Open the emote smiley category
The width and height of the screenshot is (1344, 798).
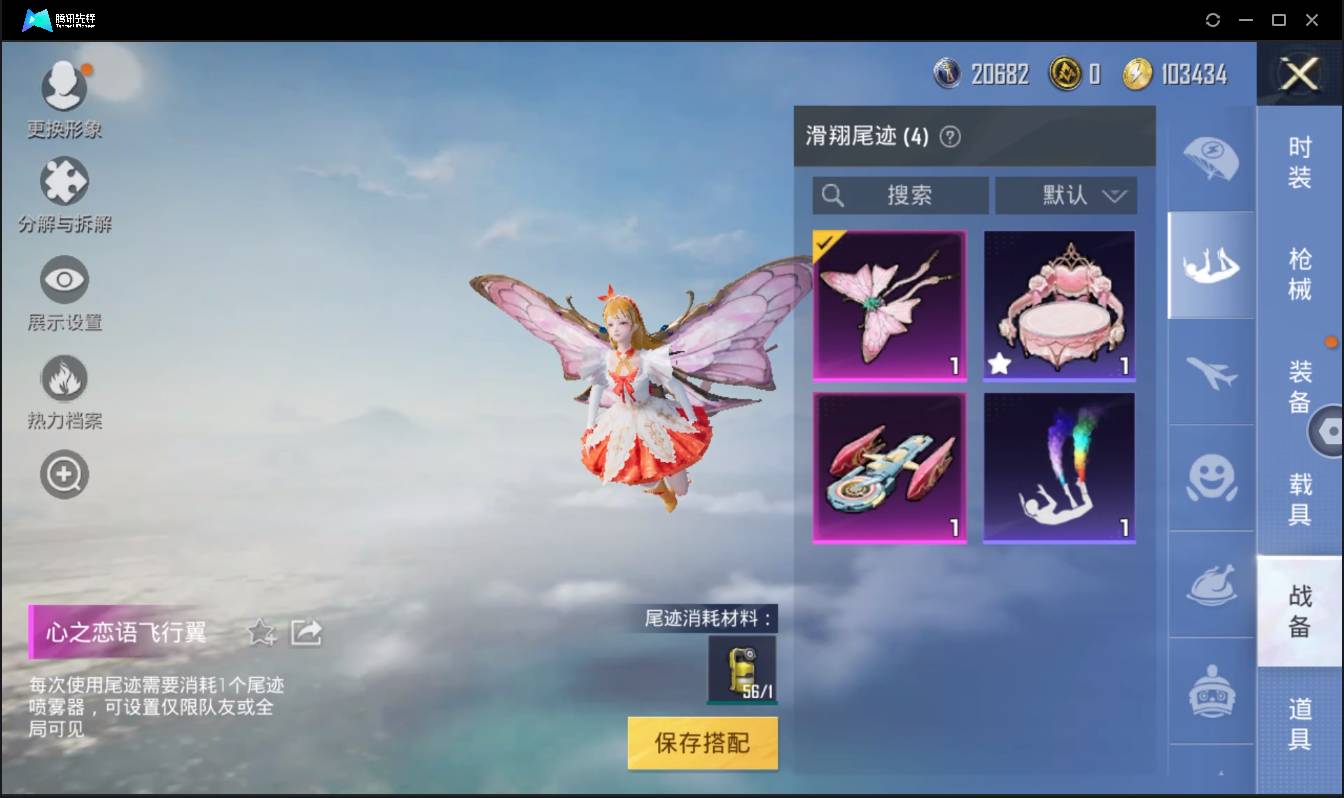coord(1210,479)
